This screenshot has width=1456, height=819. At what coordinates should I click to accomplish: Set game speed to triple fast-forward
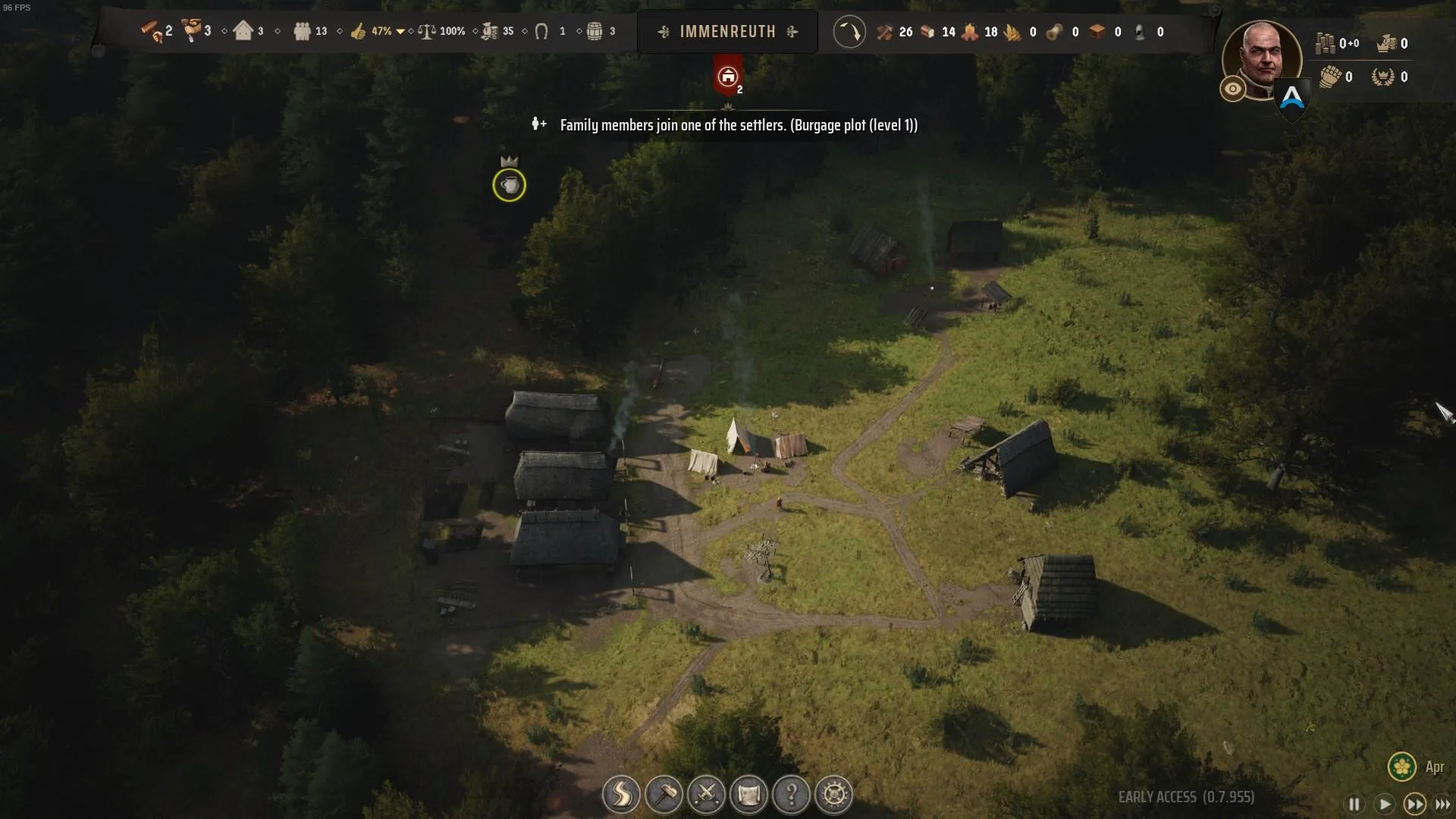point(1442,804)
